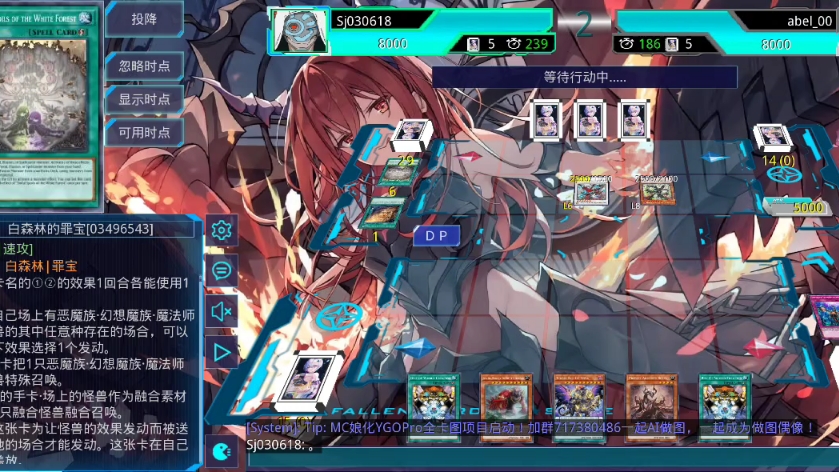Open the chat bubble icon
This screenshot has height=472, width=839.
[x=221, y=270]
